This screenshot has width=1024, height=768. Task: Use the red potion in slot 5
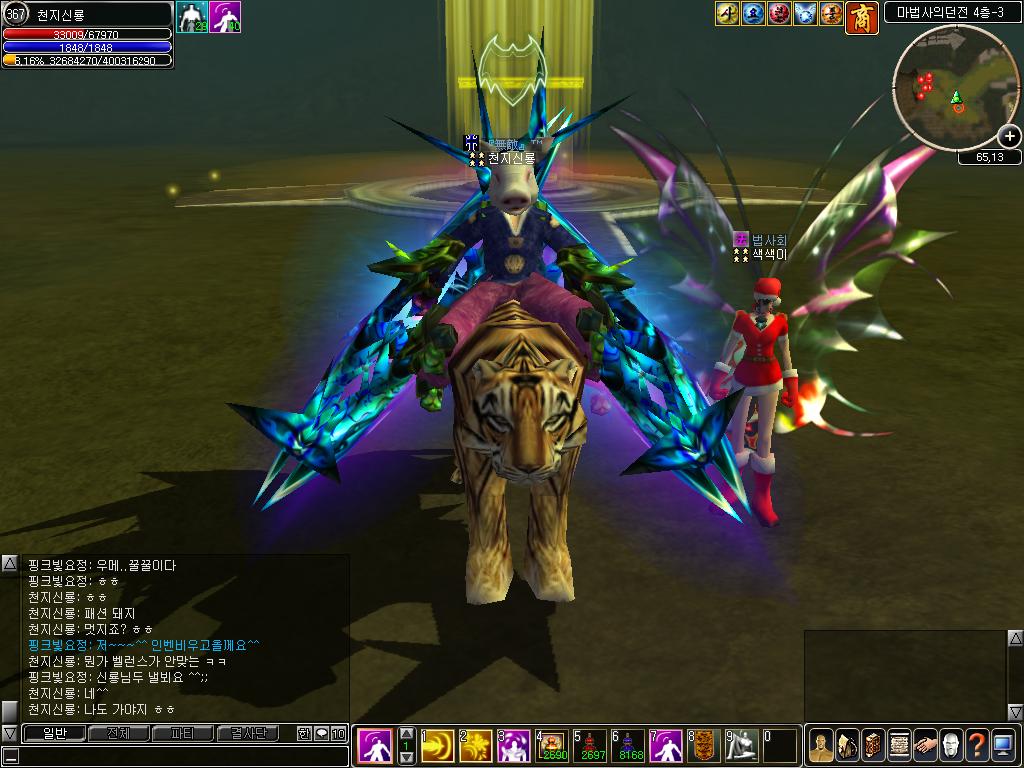(592, 746)
